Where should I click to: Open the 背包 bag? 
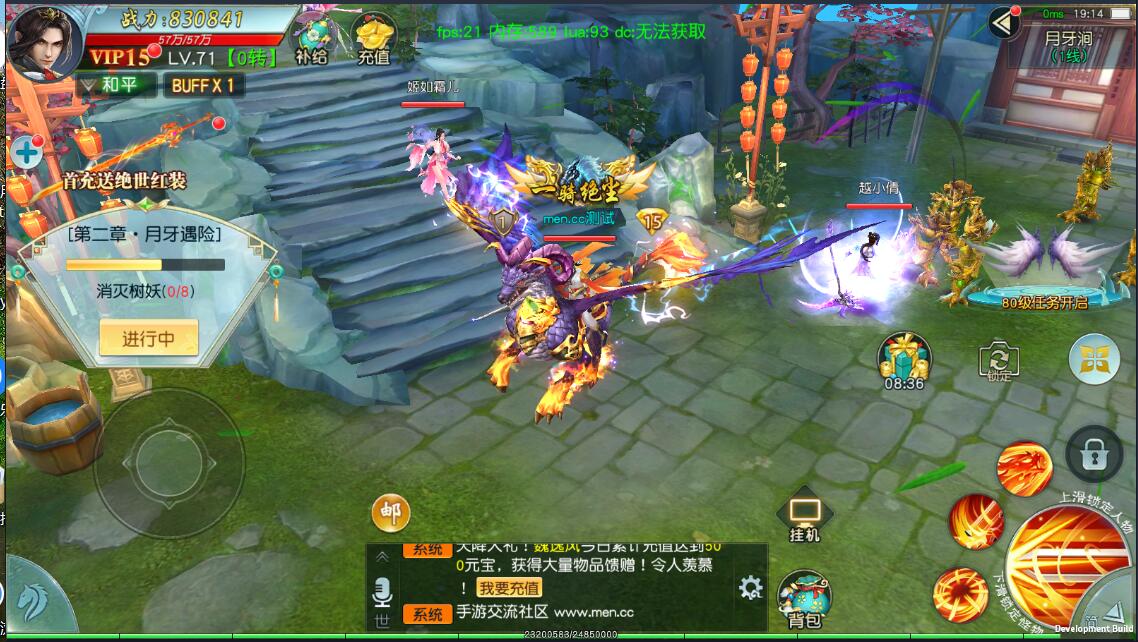point(804,598)
